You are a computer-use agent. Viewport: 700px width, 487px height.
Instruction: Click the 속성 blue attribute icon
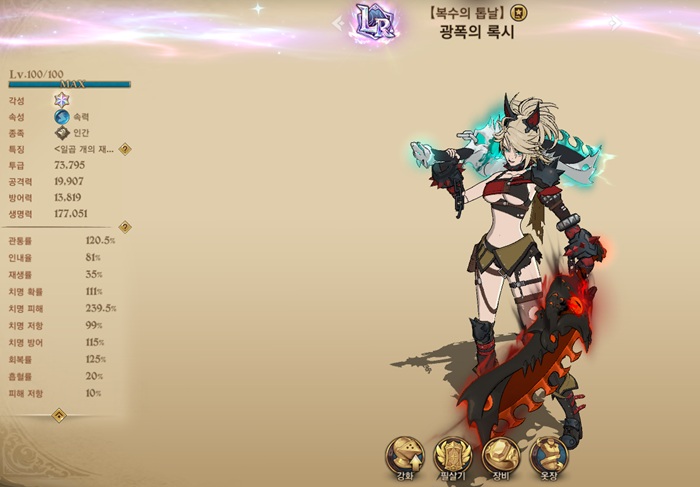(62, 116)
